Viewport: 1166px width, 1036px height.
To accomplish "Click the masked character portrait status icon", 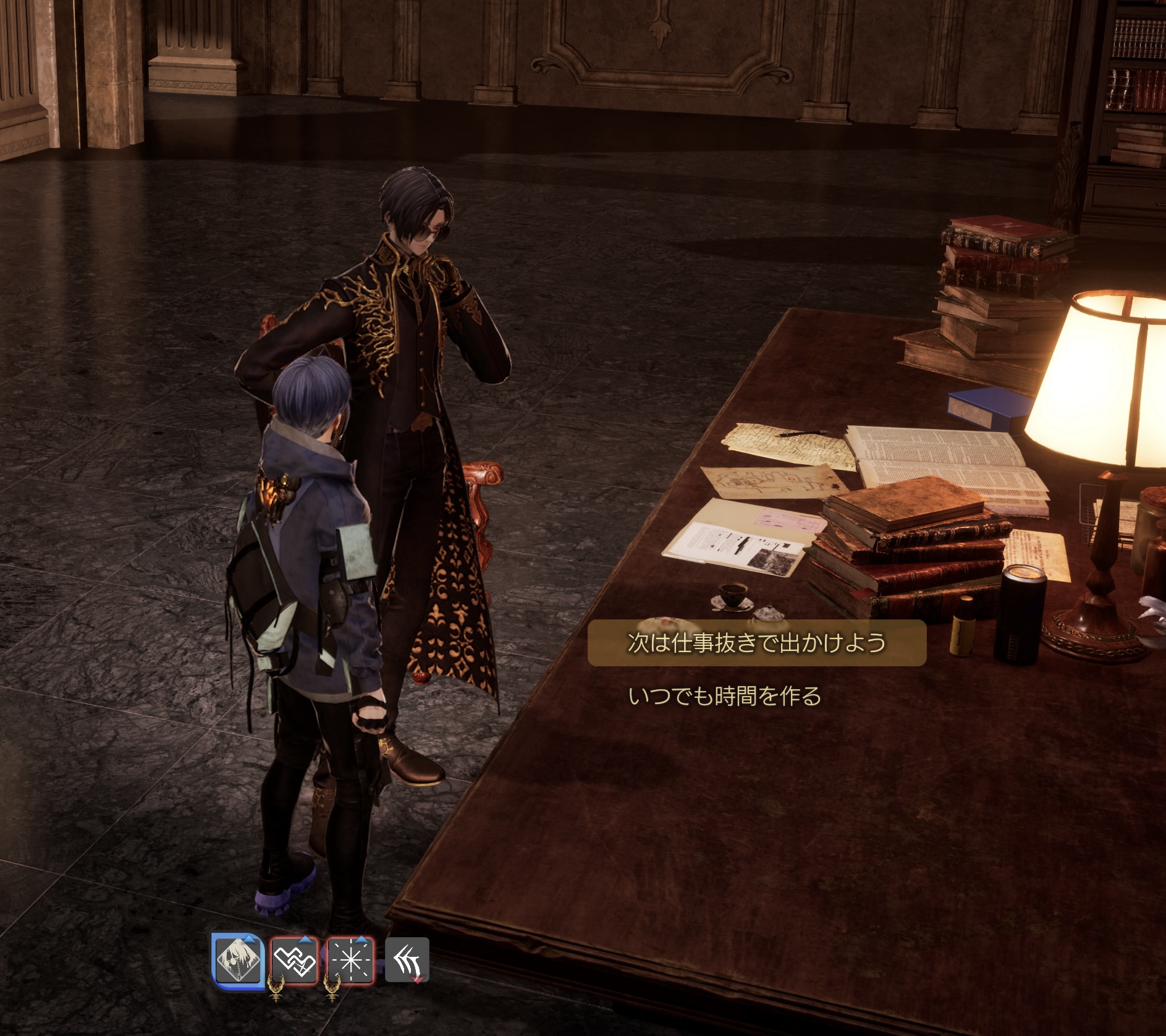I will [238, 960].
